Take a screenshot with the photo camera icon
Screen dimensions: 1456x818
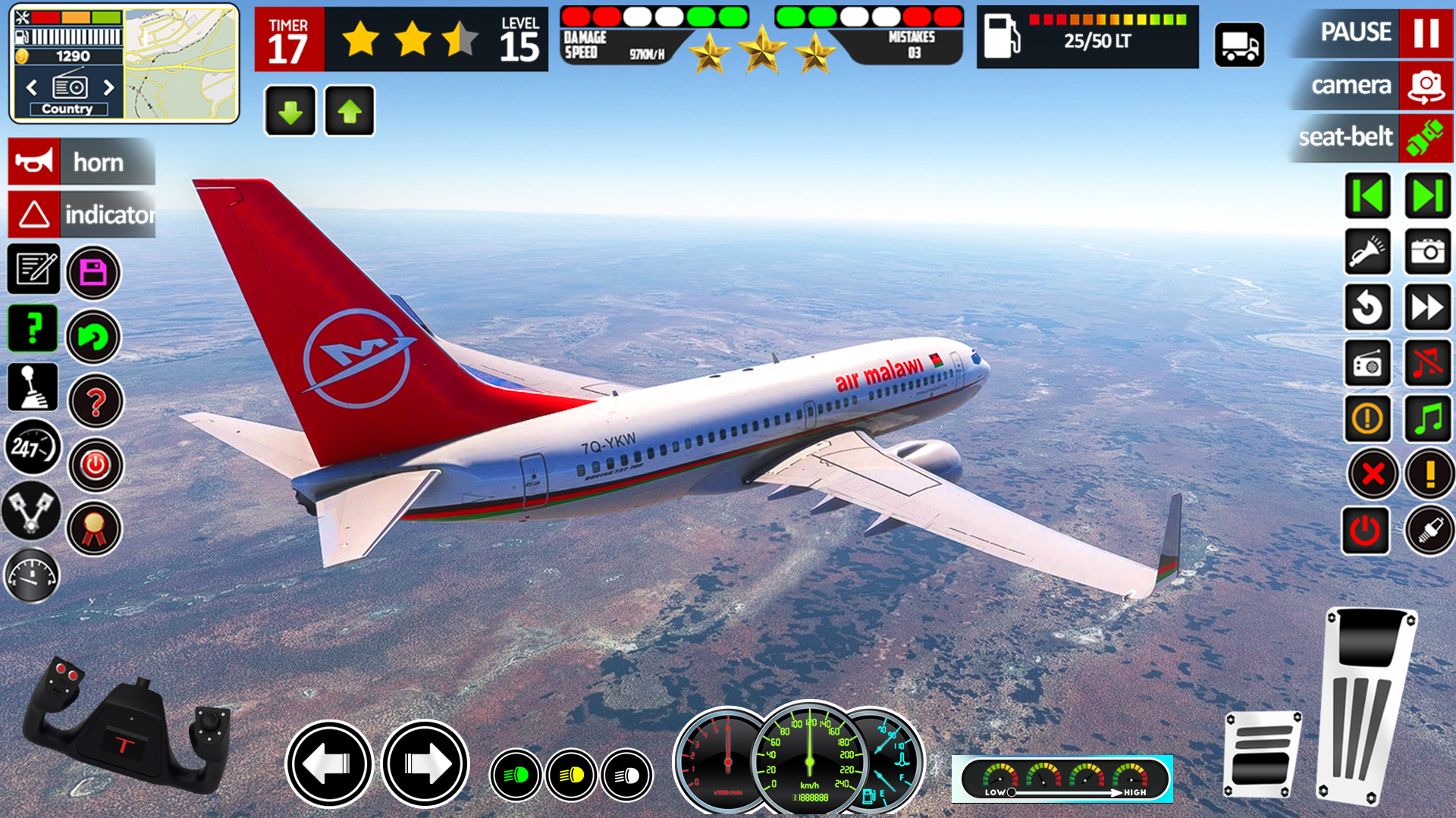pyautogui.click(x=1427, y=252)
